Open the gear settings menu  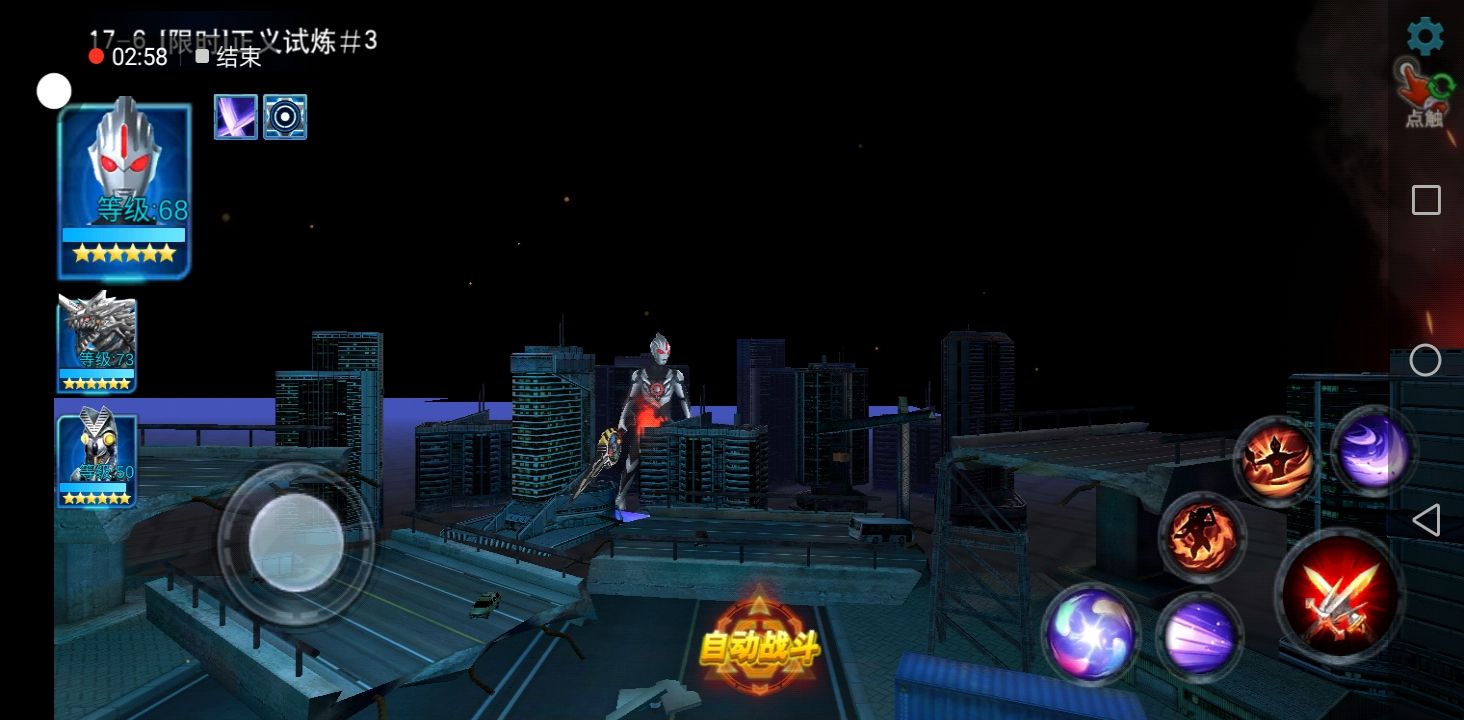coord(1425,37)
